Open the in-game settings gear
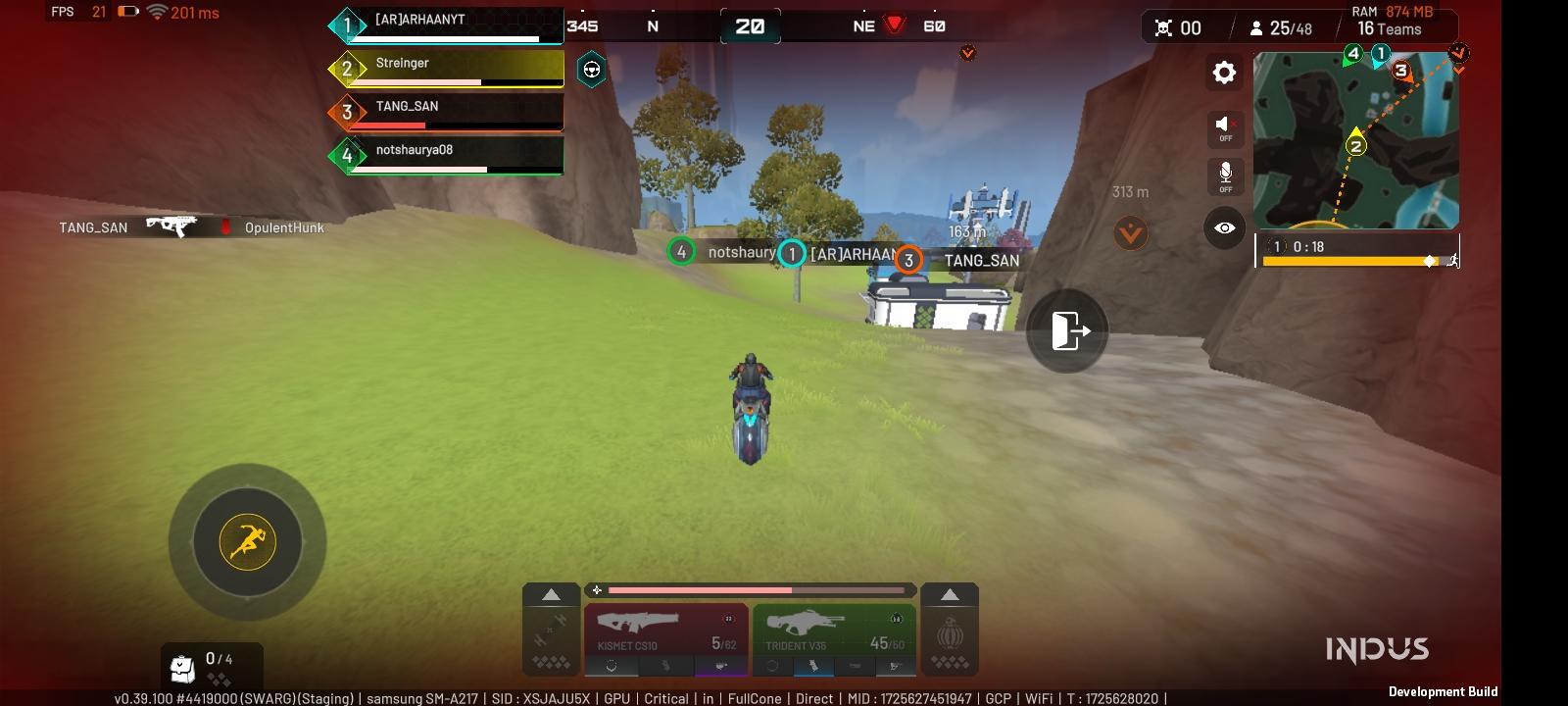The image size is (1568, 706). (1223, 73)
